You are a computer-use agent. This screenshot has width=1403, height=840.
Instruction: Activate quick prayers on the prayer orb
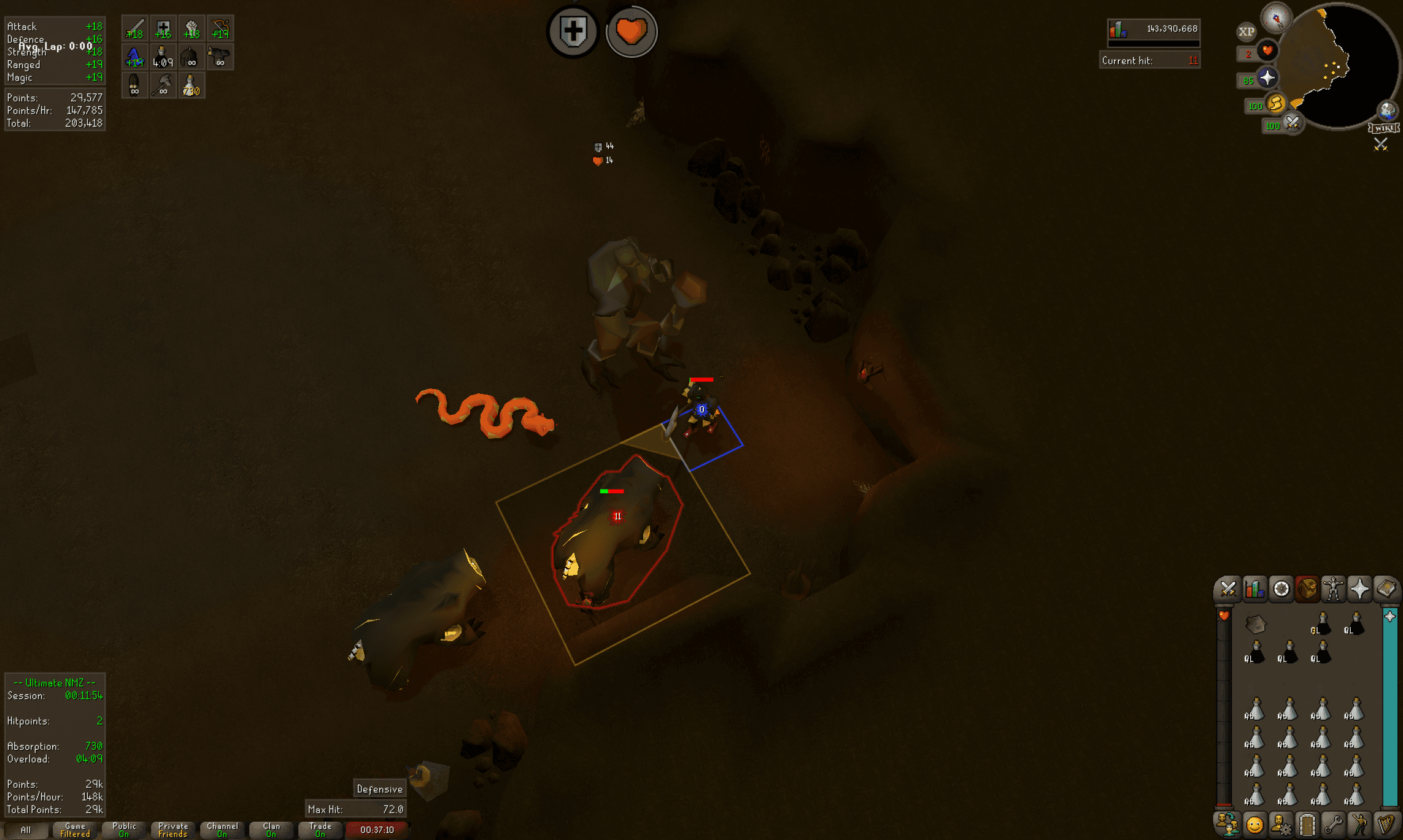pos(1266,76)
